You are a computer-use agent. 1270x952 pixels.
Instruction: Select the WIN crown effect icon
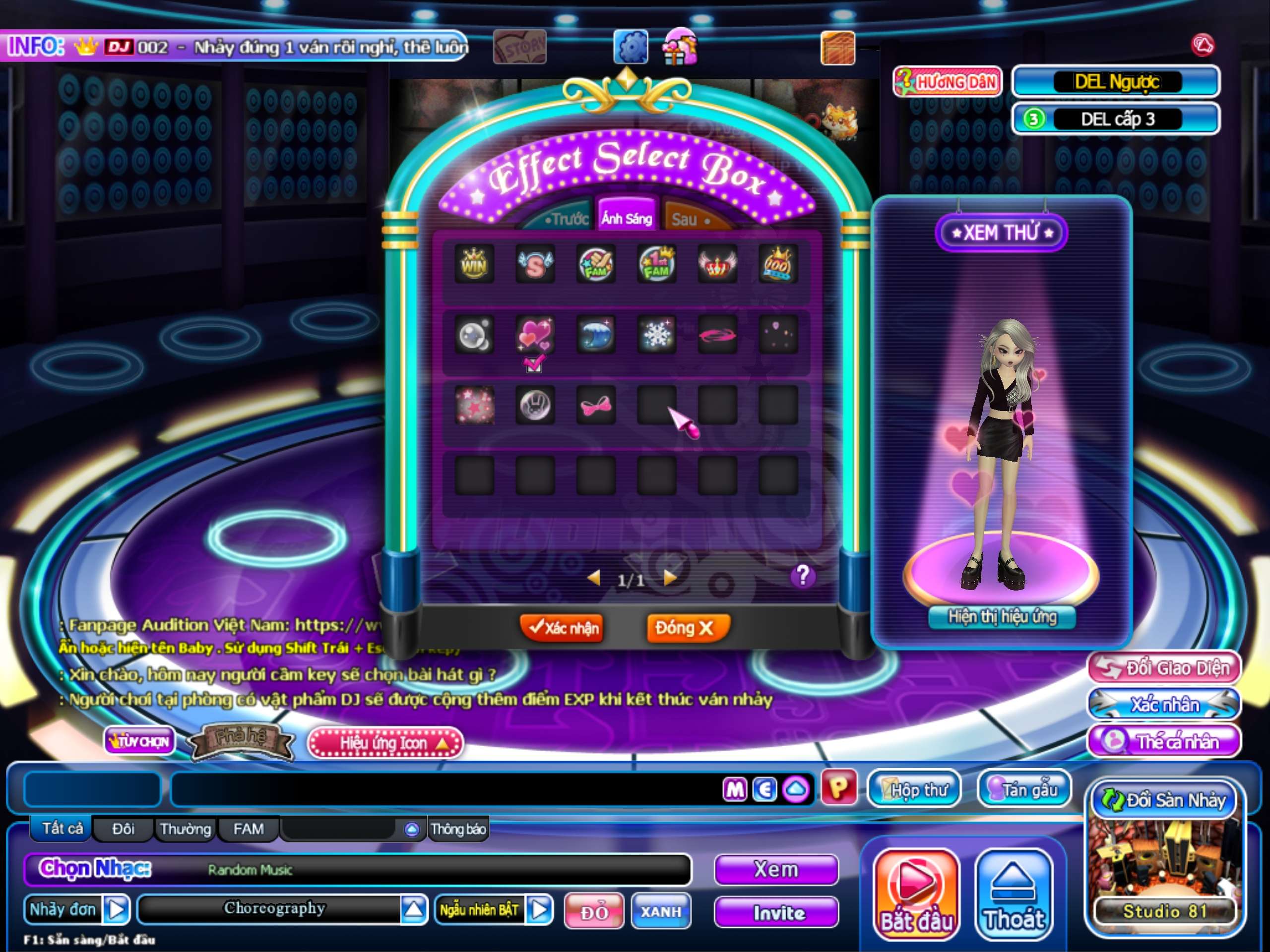tap(474, 264)
